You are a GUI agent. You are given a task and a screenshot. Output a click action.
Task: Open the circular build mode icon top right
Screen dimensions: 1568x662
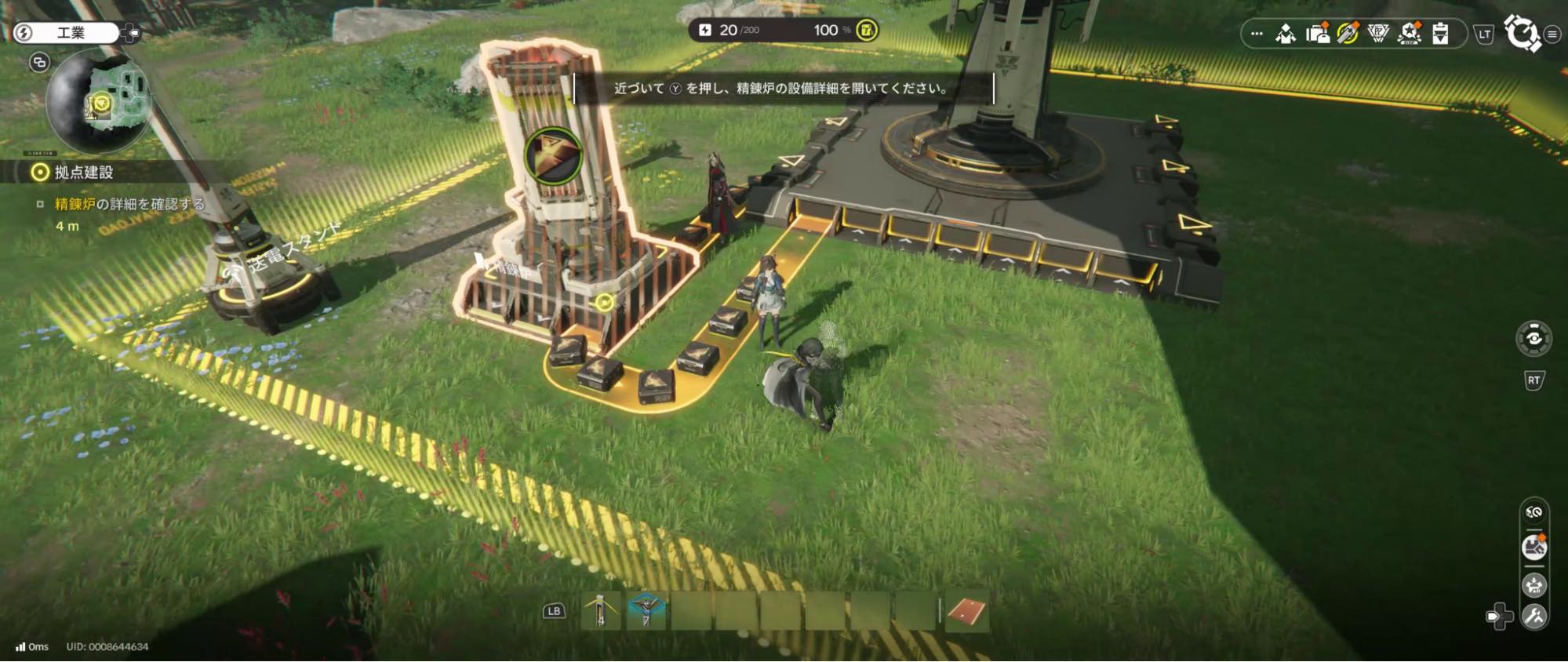coord(1520,34)
